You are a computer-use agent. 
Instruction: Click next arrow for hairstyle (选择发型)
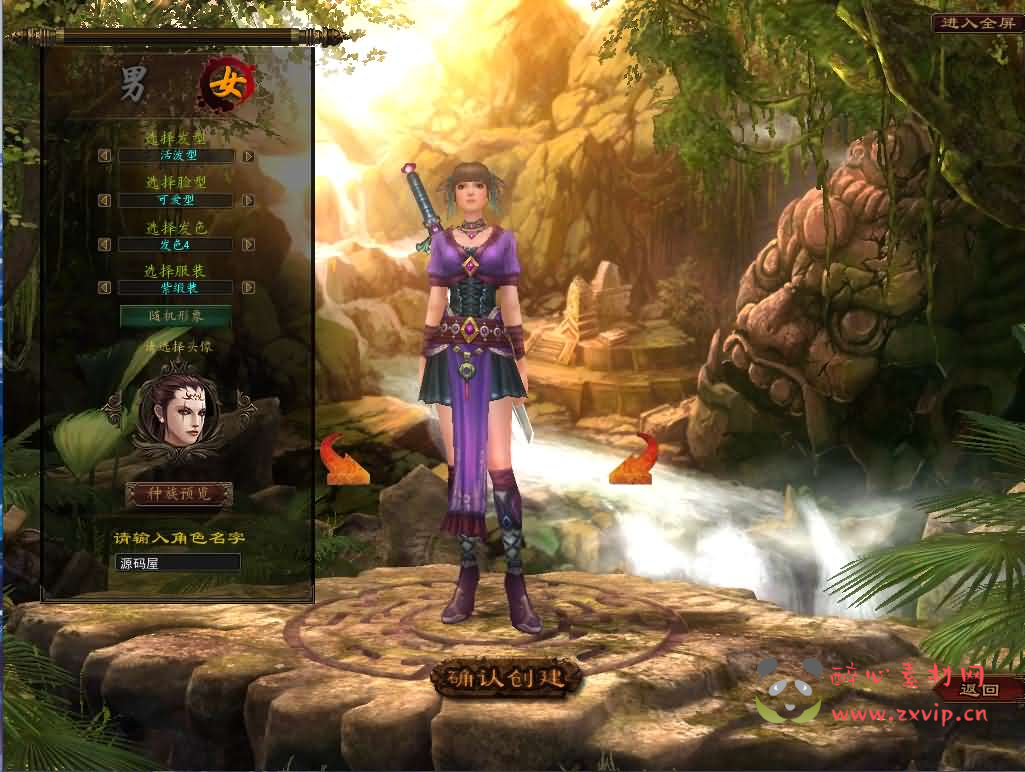[x=248, y=156]
